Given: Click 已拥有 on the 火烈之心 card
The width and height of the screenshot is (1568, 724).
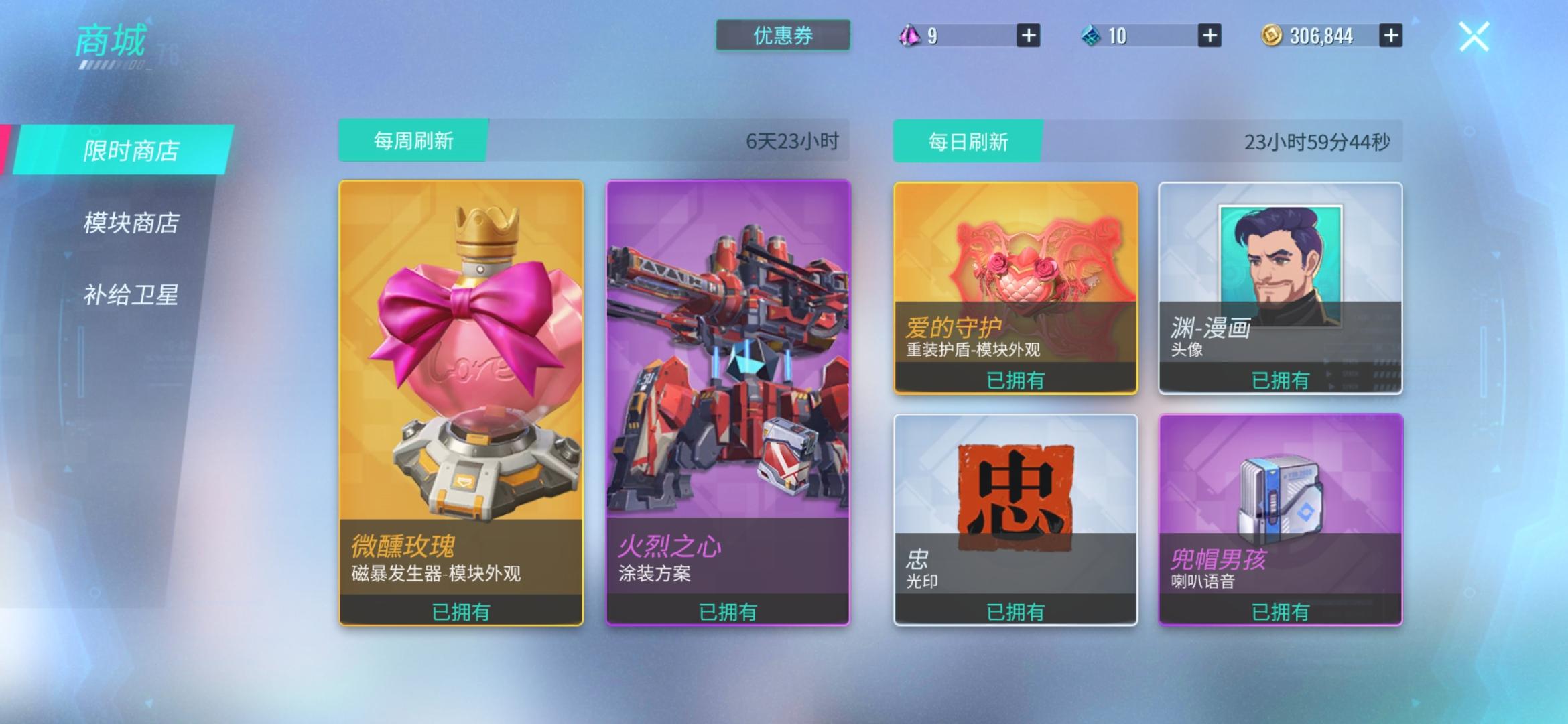Looking at the screenshot, I should click(728, 610).
